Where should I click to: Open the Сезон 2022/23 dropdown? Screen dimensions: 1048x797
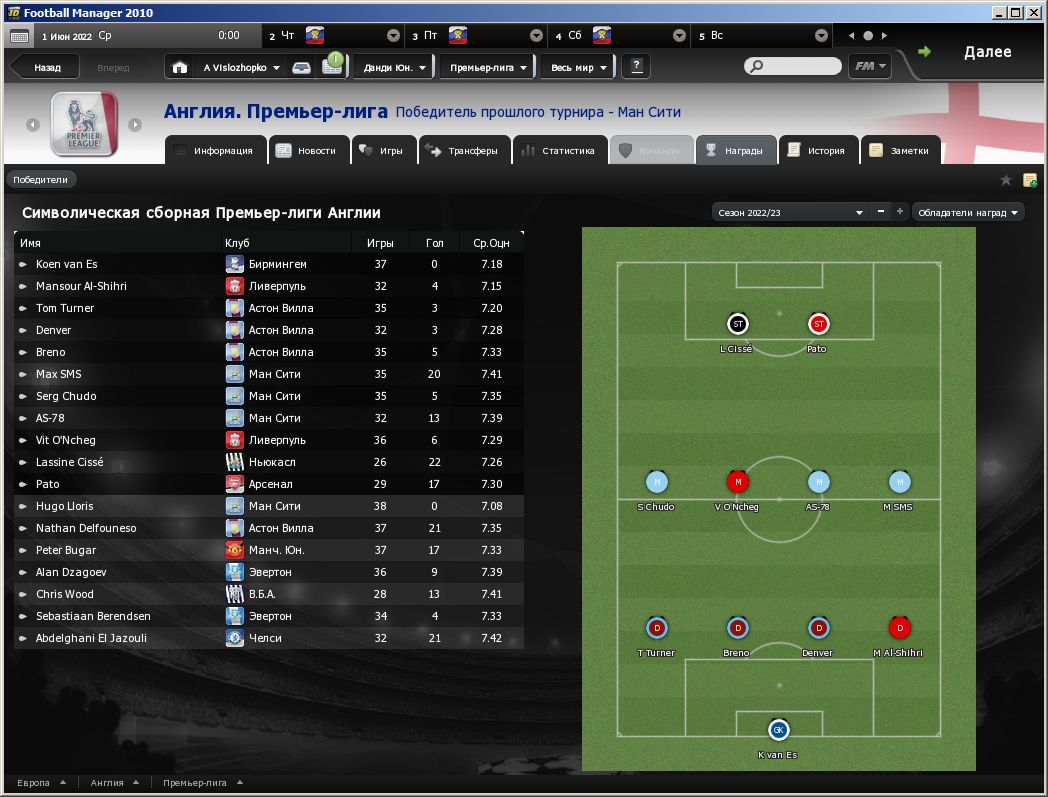coord(790,212)
